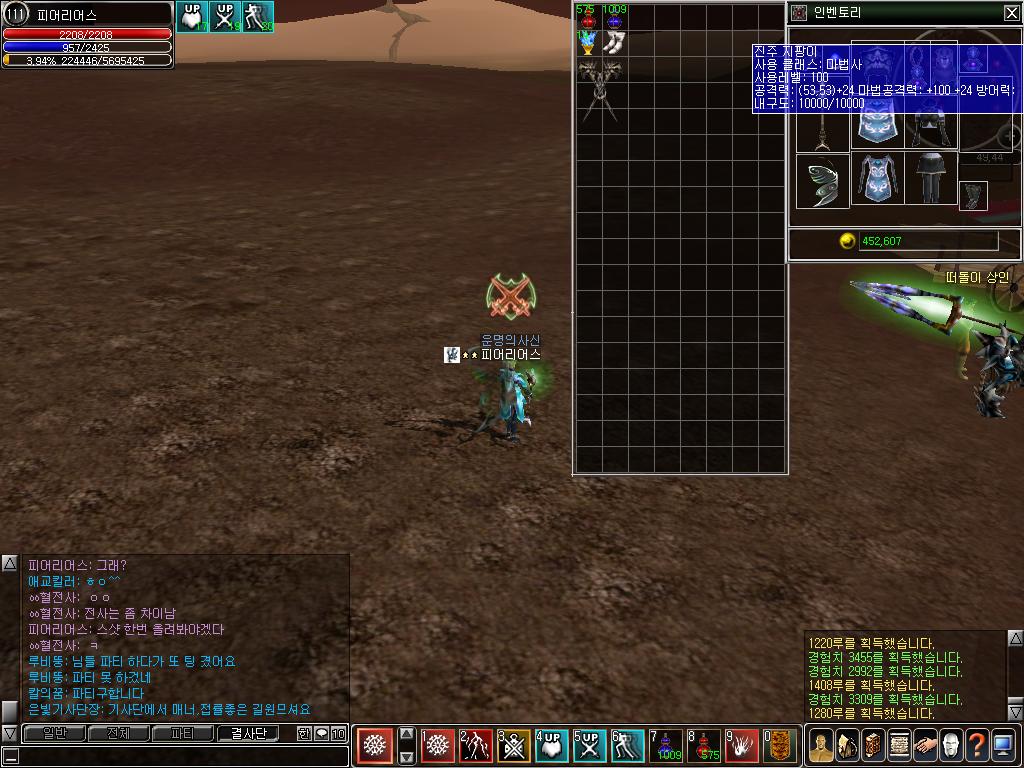This screenshot has width=1024, height=768.
Task: Switch to the 전체 chat tab
Action: point(118,734)
